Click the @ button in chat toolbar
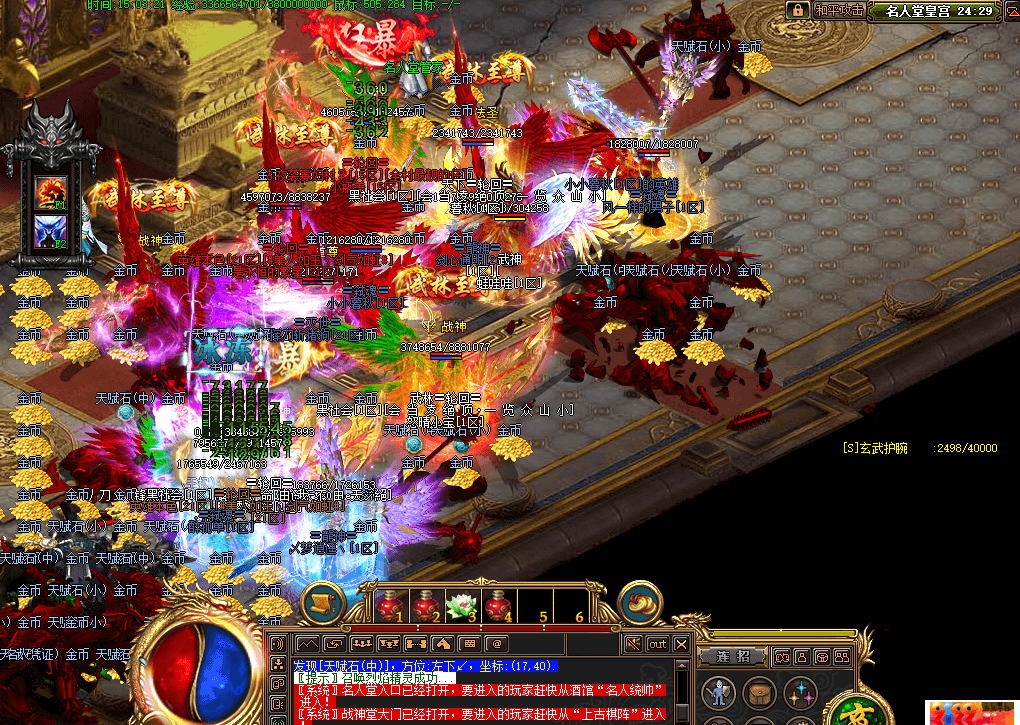The height and width of the screenshot is (725, 1020). (496, 643)
